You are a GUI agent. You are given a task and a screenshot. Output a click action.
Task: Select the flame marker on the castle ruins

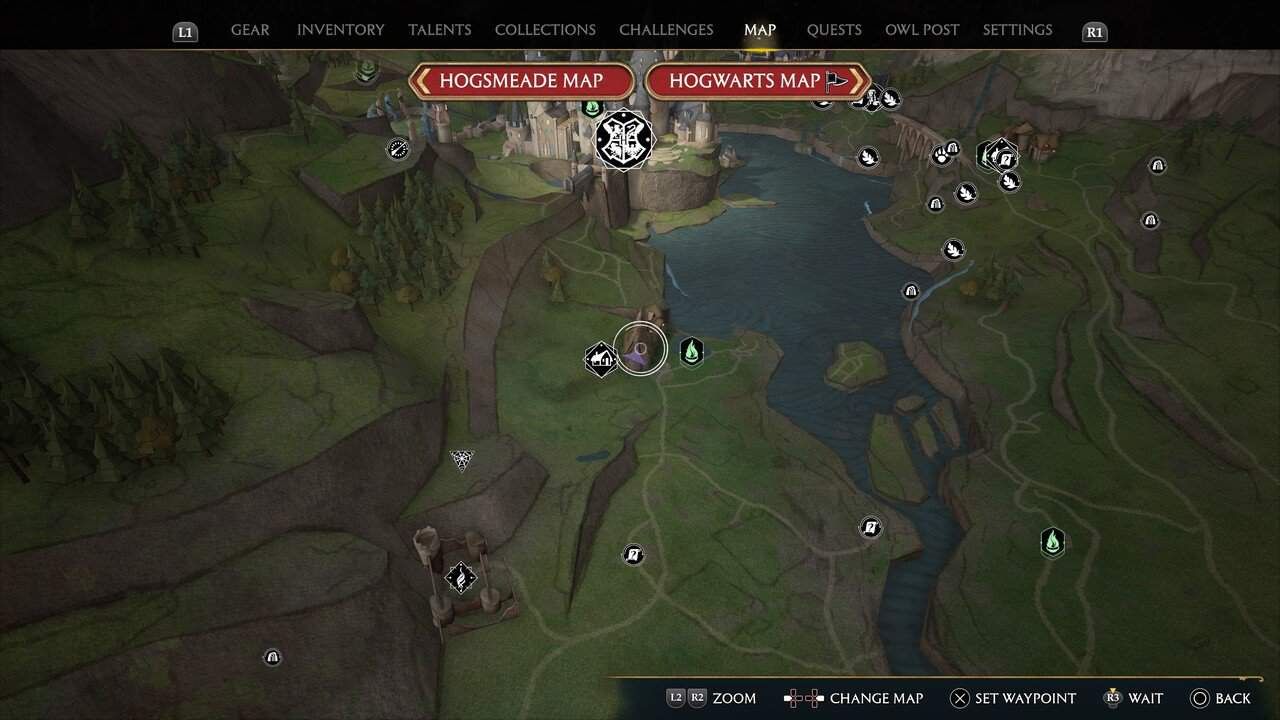click(460, 577)
